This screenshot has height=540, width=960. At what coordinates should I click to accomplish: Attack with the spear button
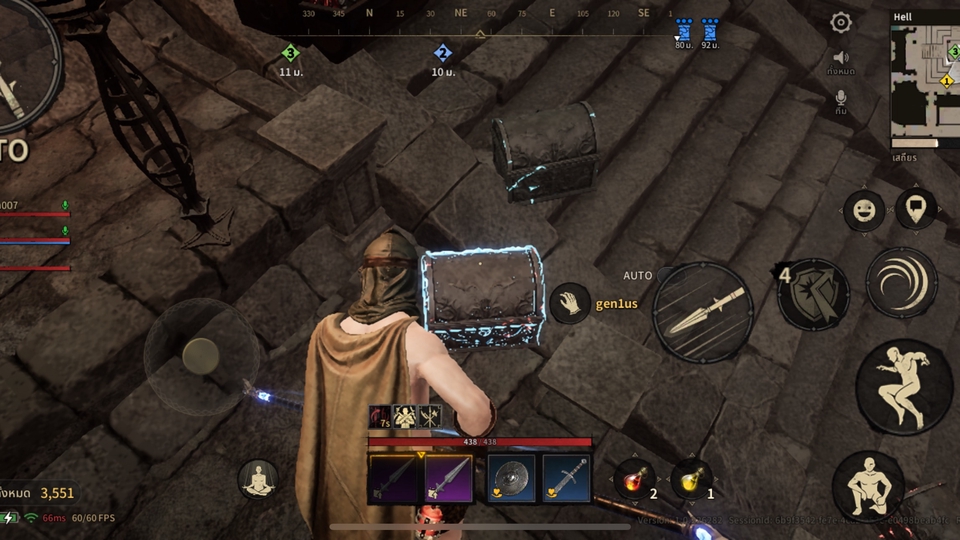[704, 311]
